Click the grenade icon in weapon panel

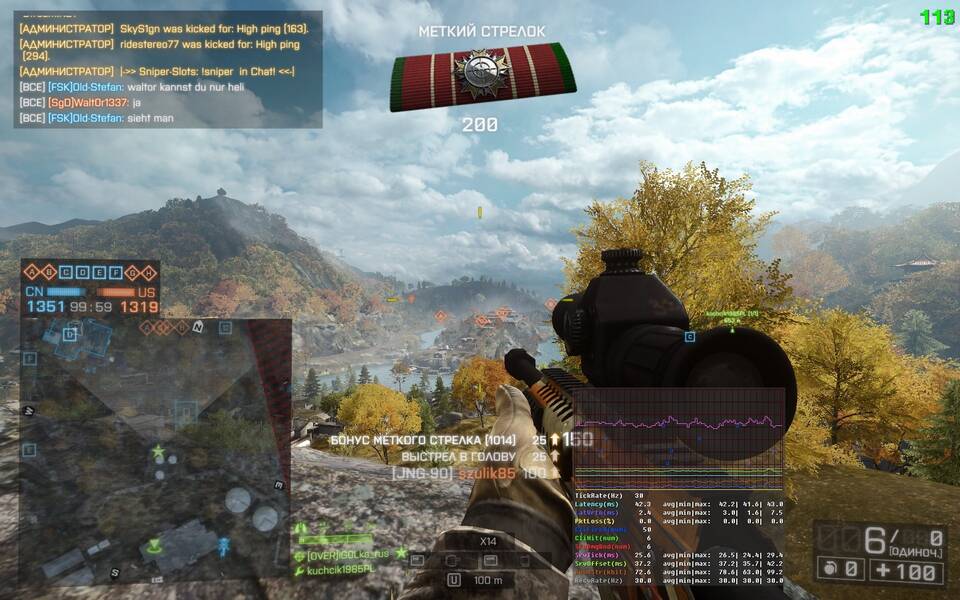(828, 571)
